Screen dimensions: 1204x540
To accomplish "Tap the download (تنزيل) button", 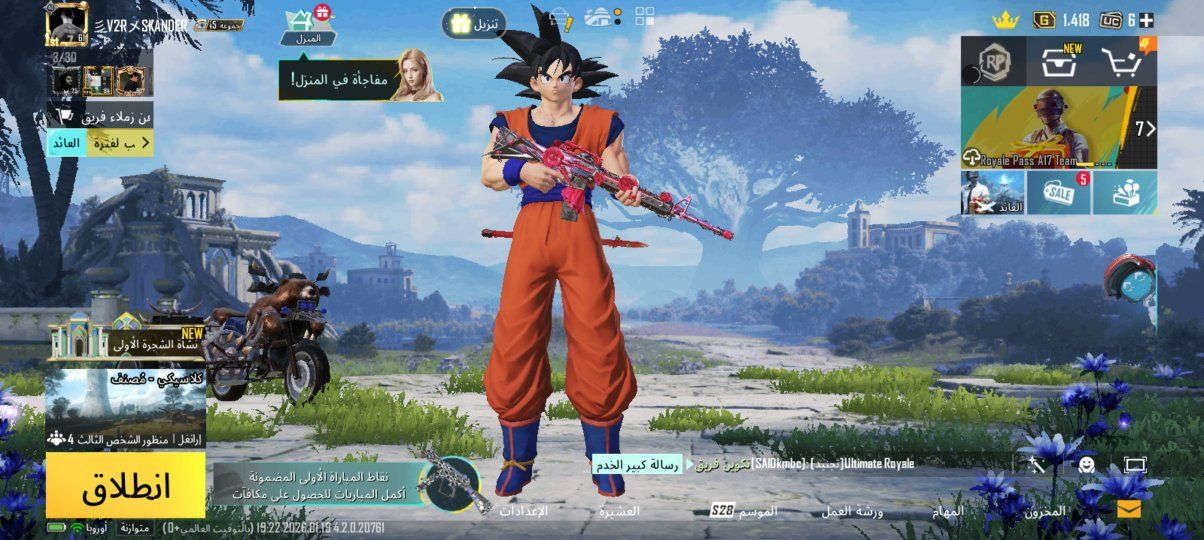I will pyautogui.click(x=474, y=23).
